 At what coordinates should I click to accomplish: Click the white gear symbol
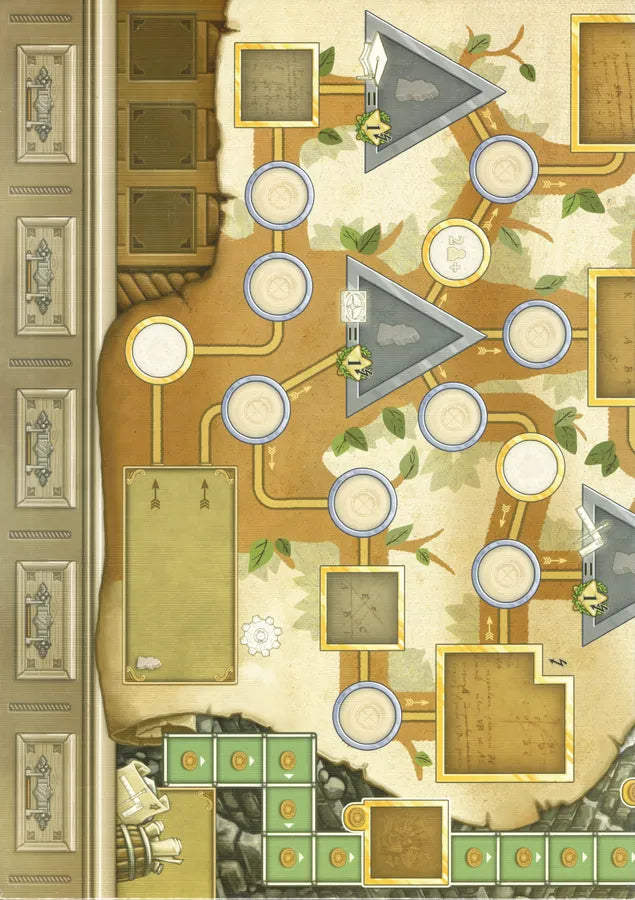[x=262, y=635]
